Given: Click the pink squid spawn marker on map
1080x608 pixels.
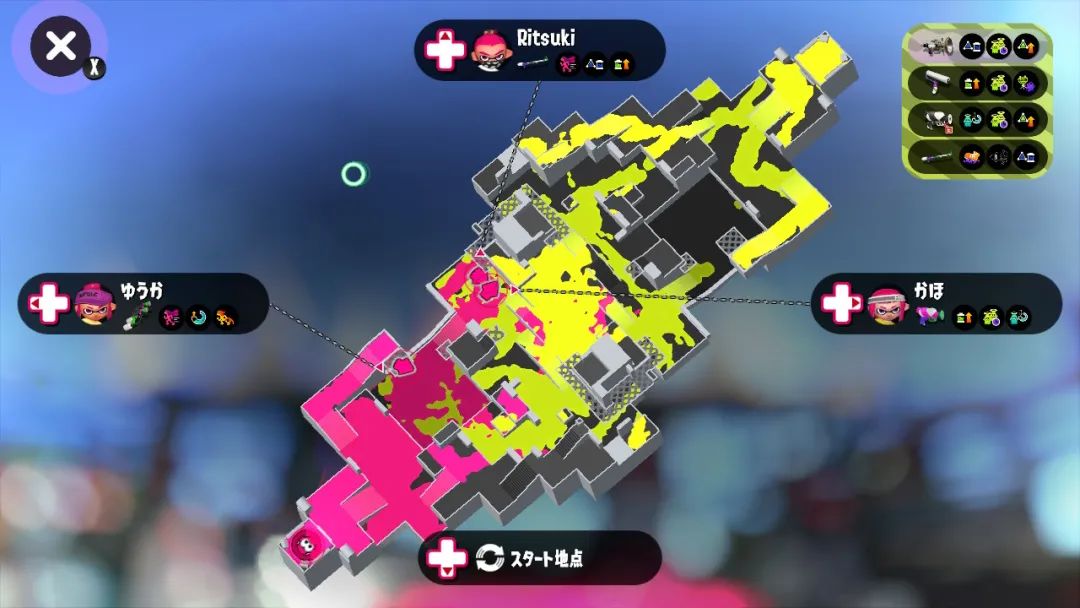Looking at the screenshot, I should (301, 546).
